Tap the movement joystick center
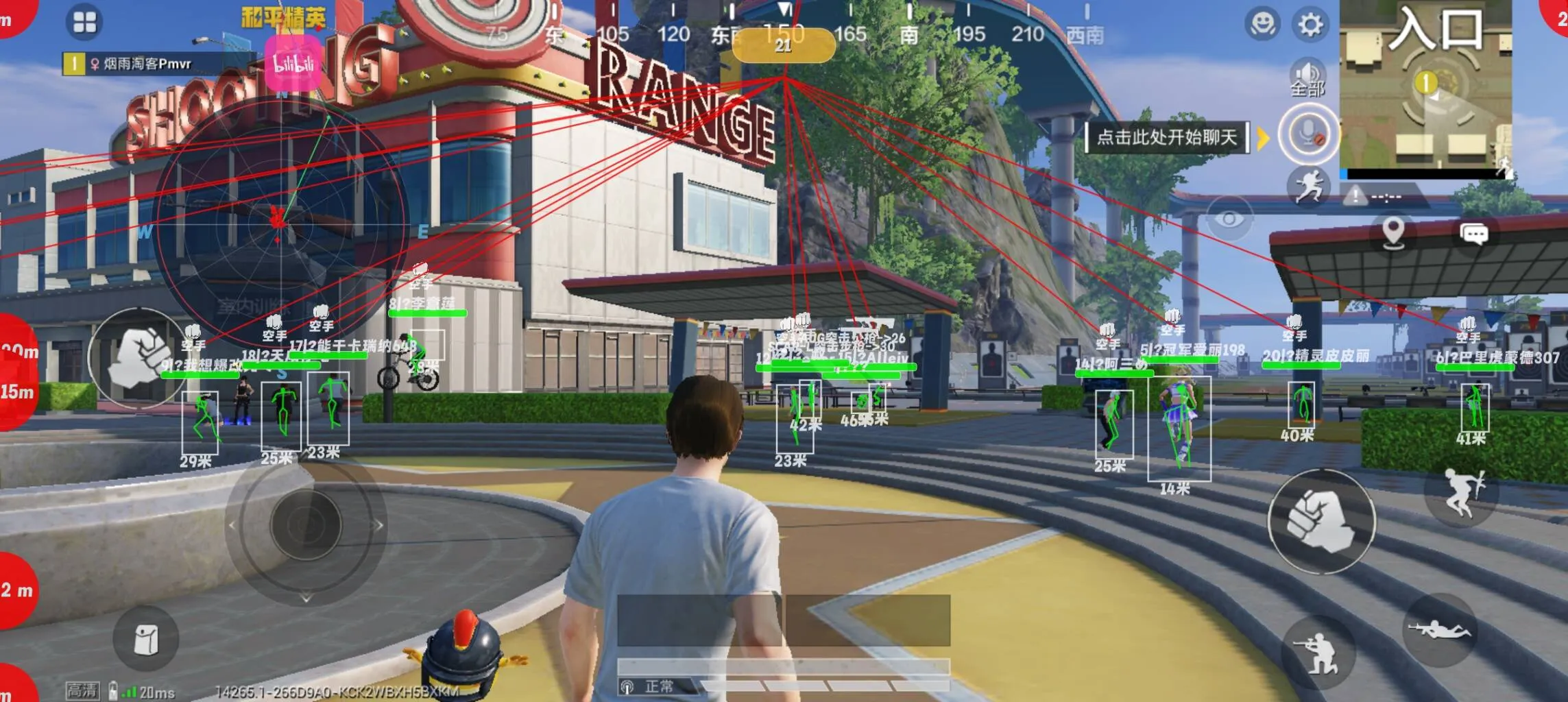This screenshot has width=1568, height=702. [306, 524]
